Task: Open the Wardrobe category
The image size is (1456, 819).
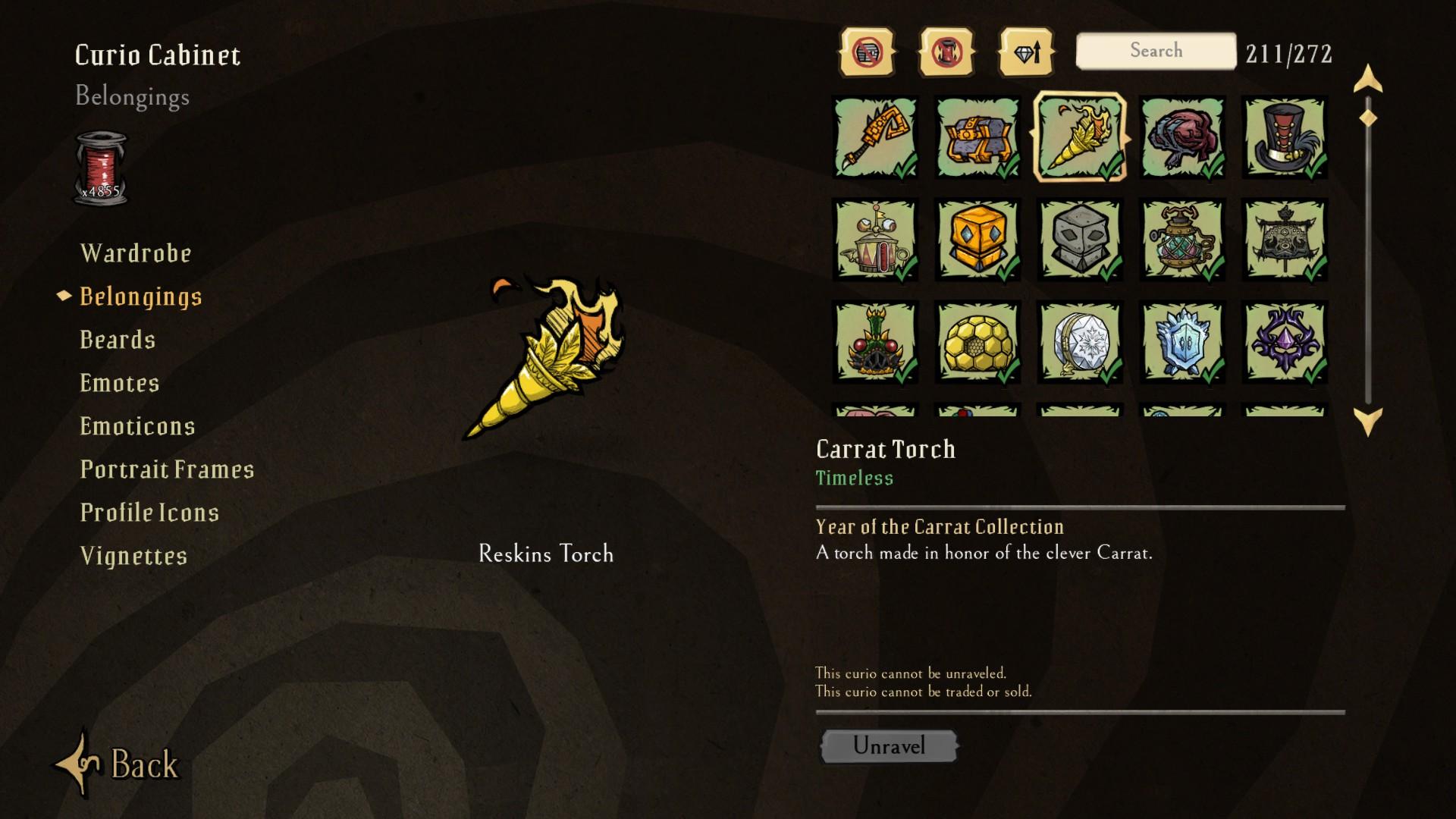Action: pos(136,253)
